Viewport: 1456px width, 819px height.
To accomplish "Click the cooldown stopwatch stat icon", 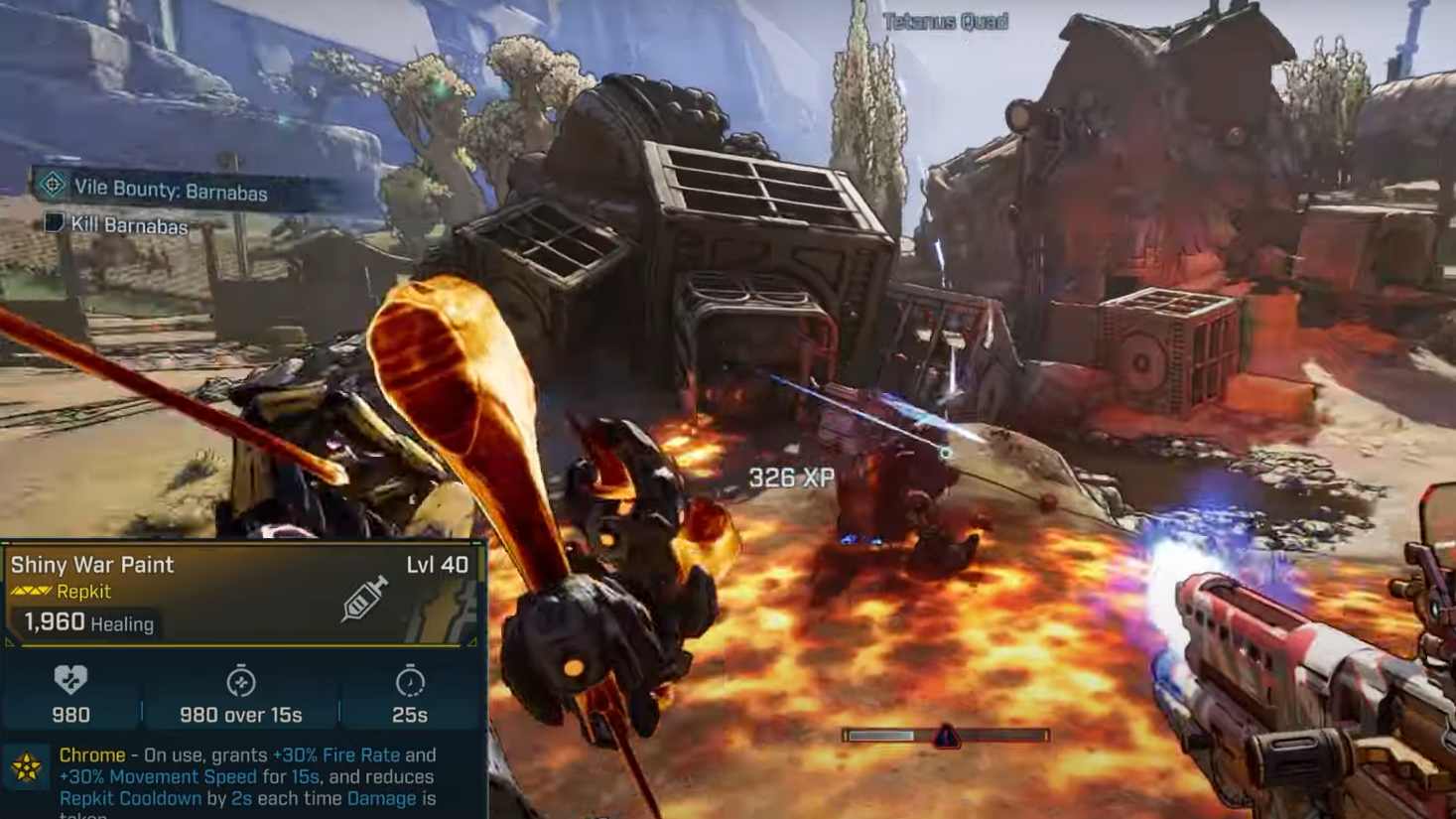I will (x=410, y=682).
